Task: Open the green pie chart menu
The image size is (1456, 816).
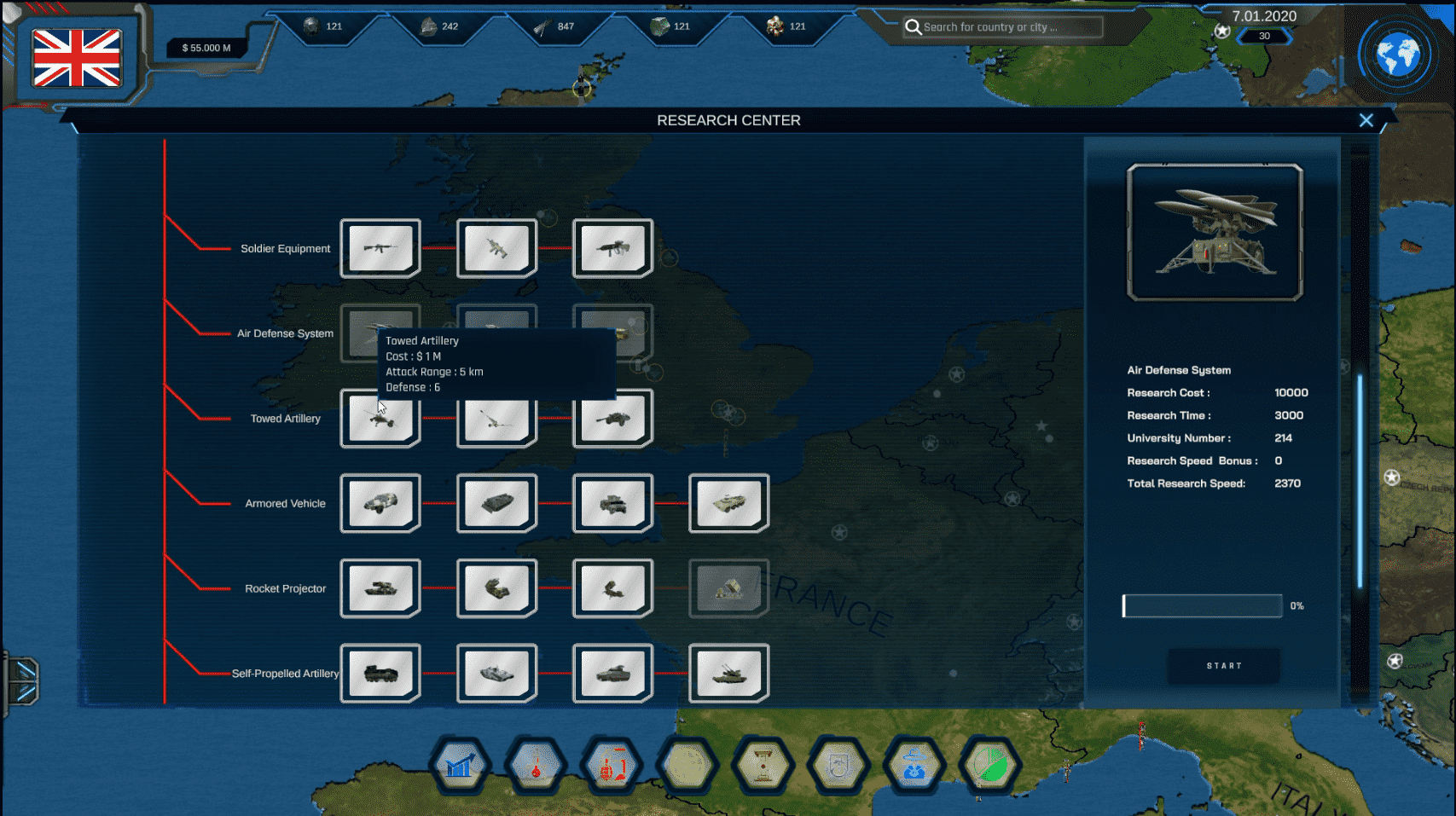Action: coord(989,766)
